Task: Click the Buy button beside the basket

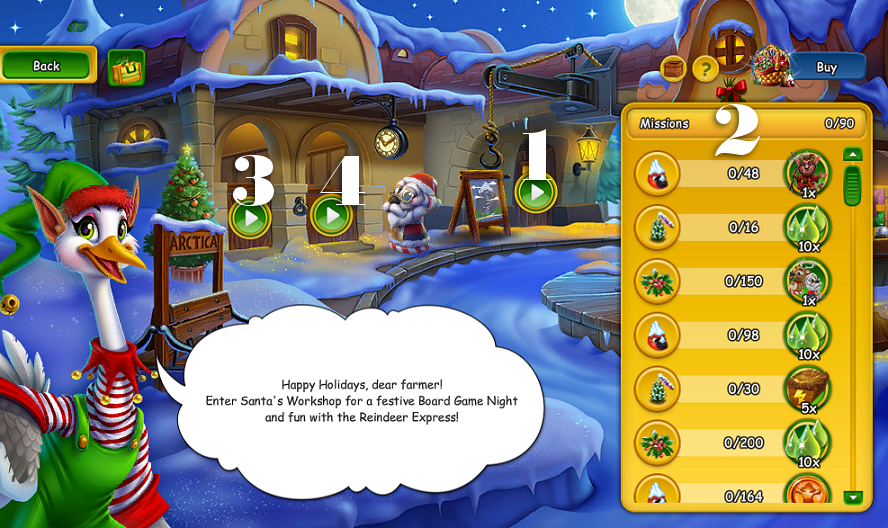Action: click(x=827, y=67)
